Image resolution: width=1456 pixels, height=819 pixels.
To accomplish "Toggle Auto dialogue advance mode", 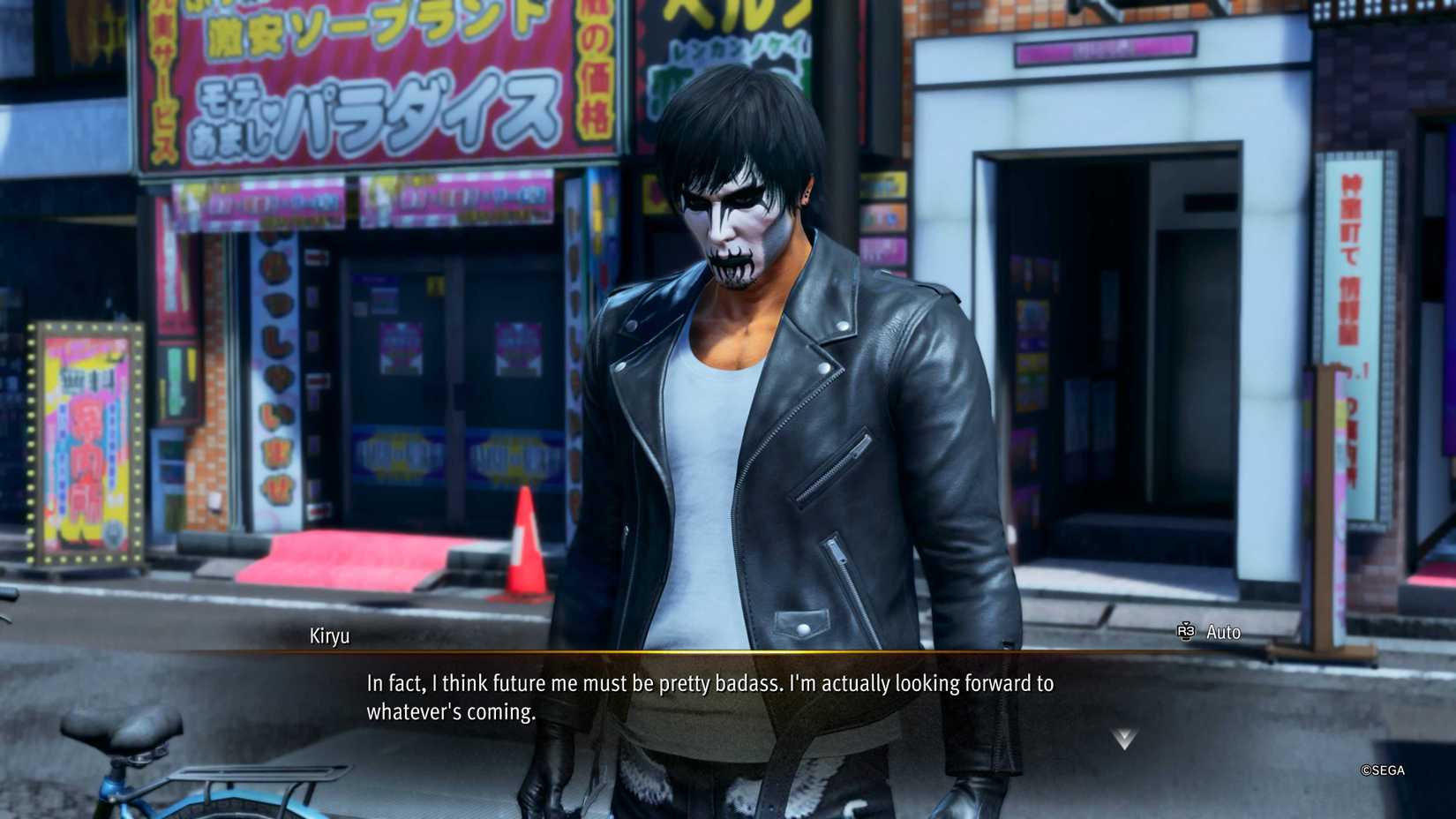I will click(x=1223, y=632).
